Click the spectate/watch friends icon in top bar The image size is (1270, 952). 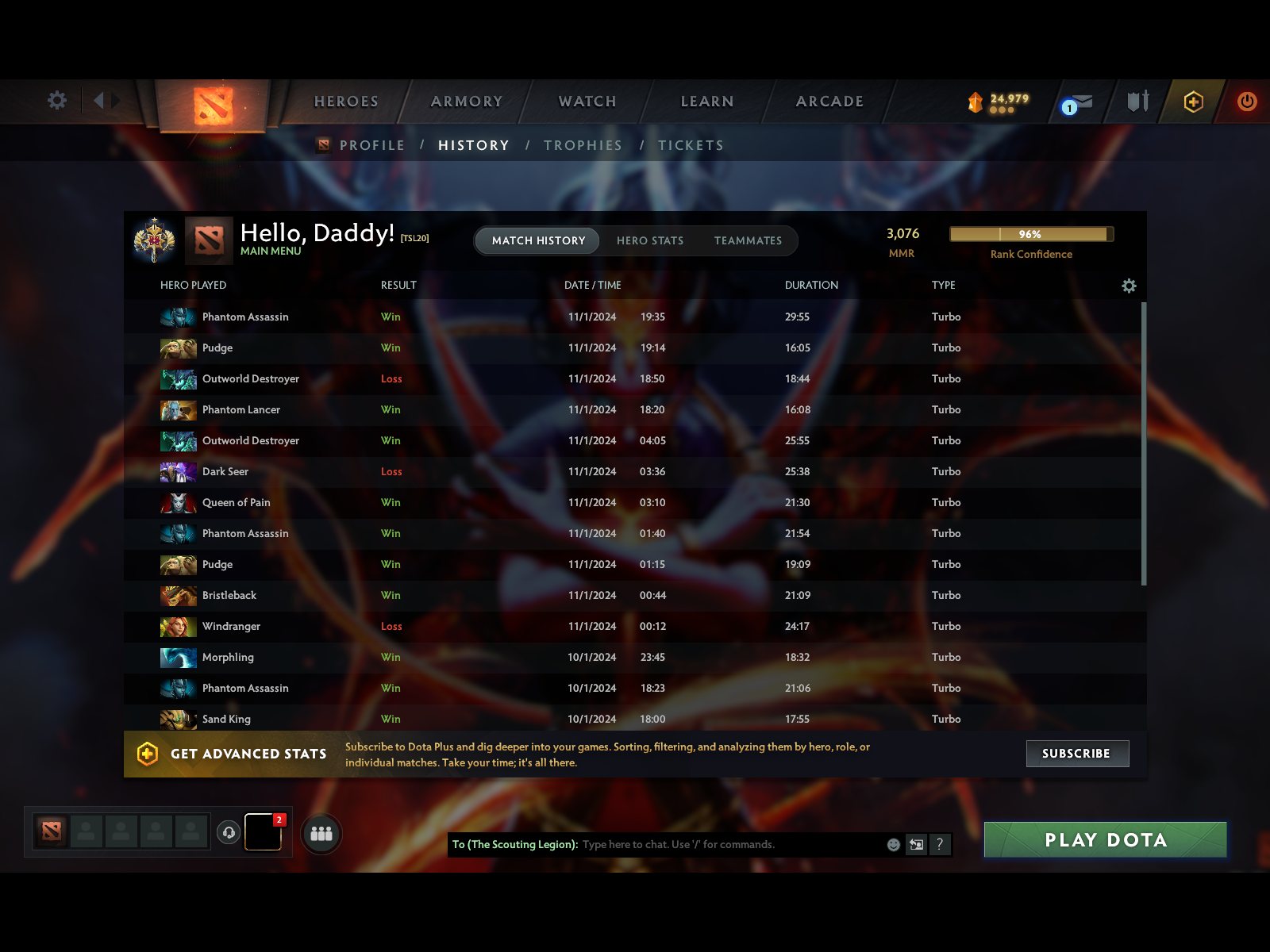(1138, 102)
